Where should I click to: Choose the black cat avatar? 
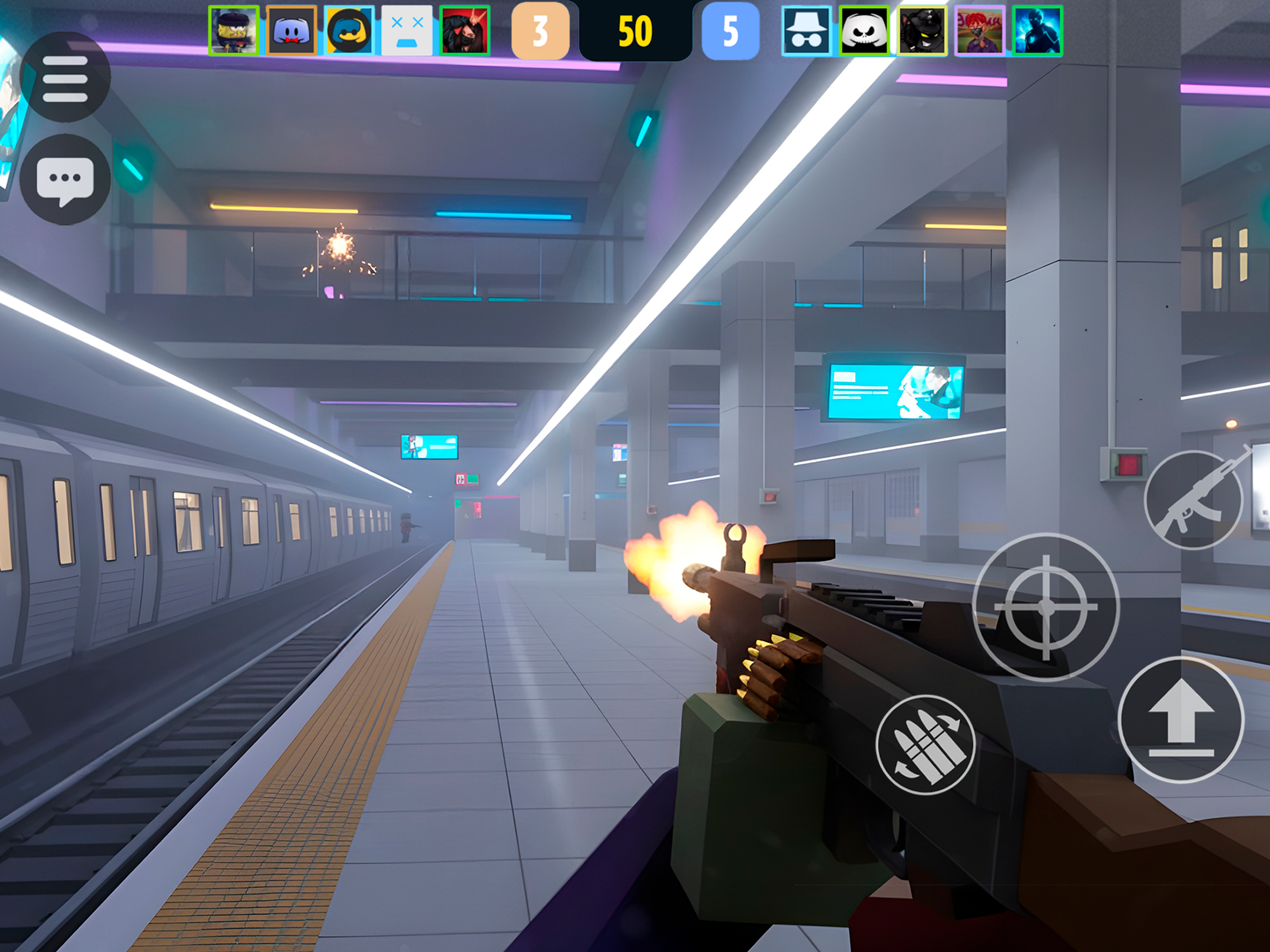point(922,31)
